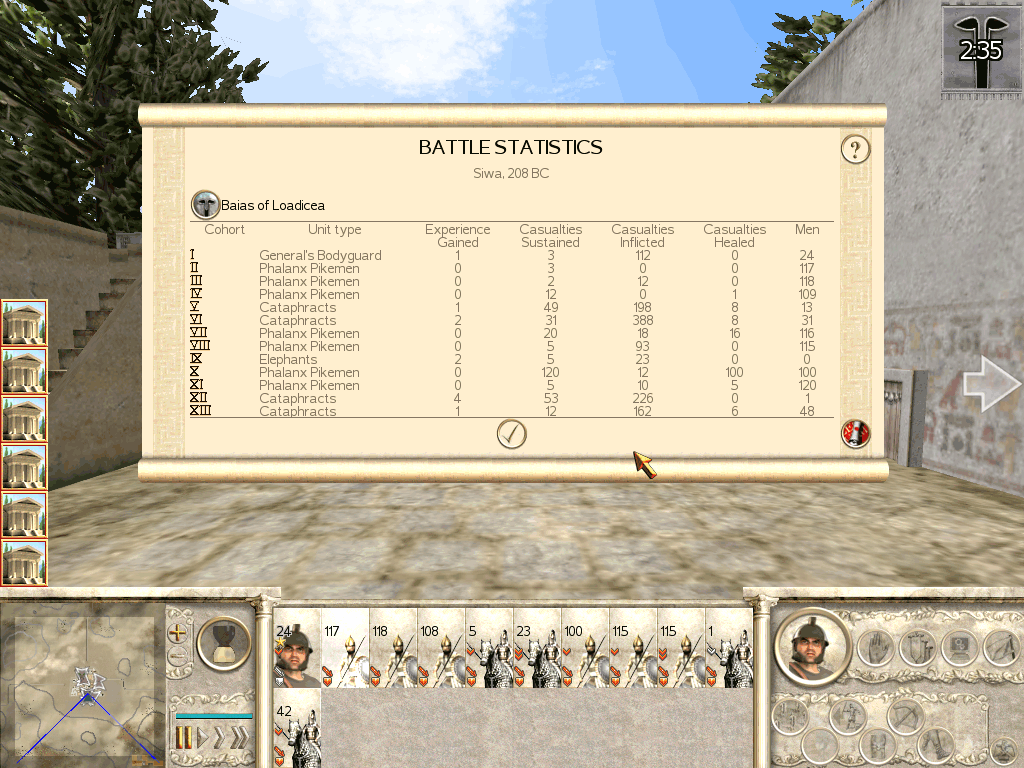Zoom in the minimap with the plus button
The height and width of the screenshot is (768, 1024).
point(178,633)
